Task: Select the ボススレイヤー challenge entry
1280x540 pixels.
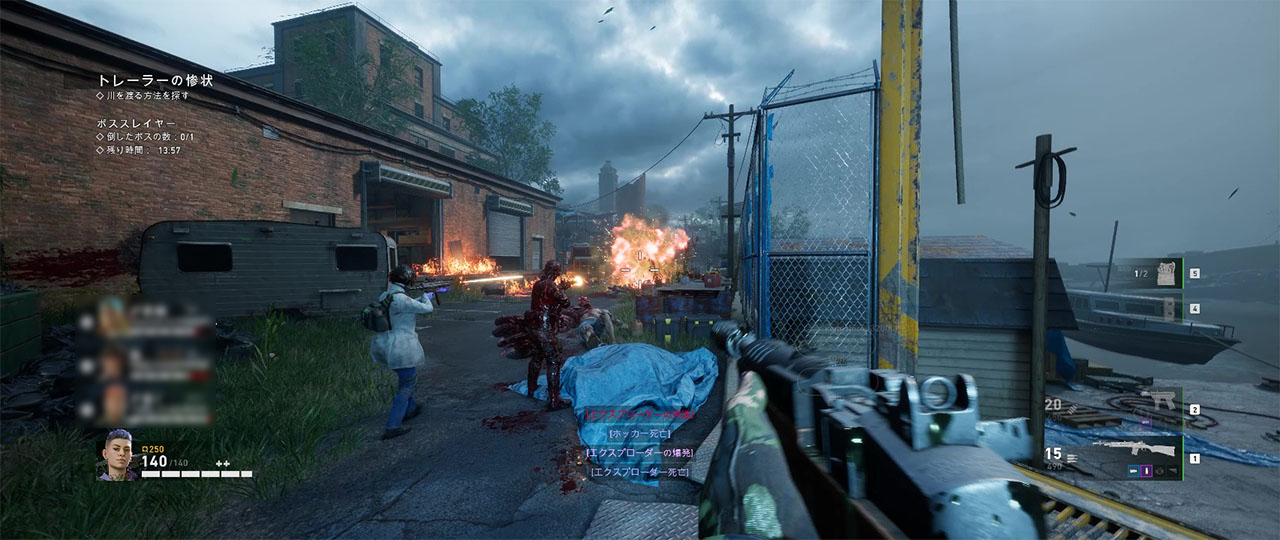Action: pos(135,122)
